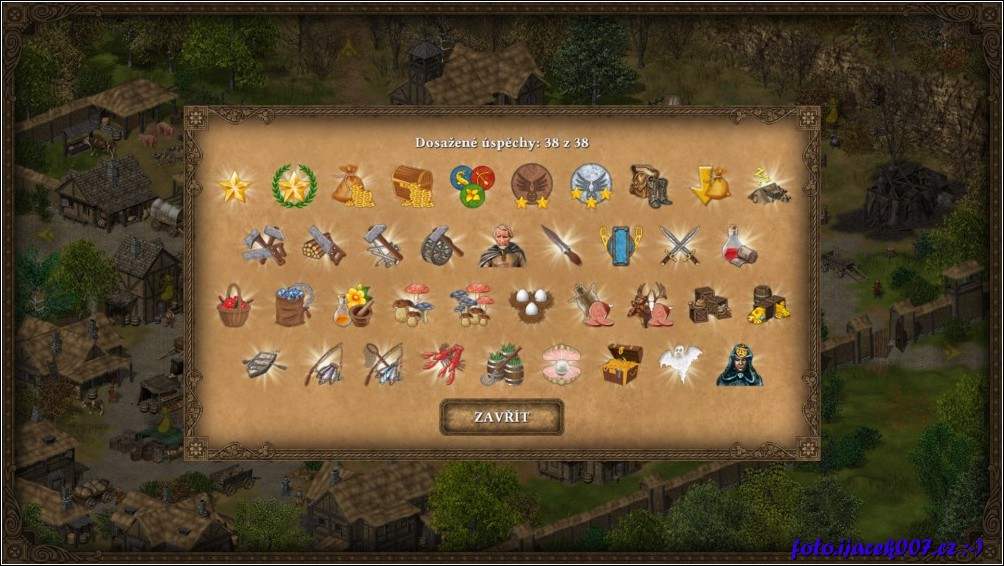Select the yellow flower and mortar achievement
The image size is (1004, 566).
pos(352,304)
